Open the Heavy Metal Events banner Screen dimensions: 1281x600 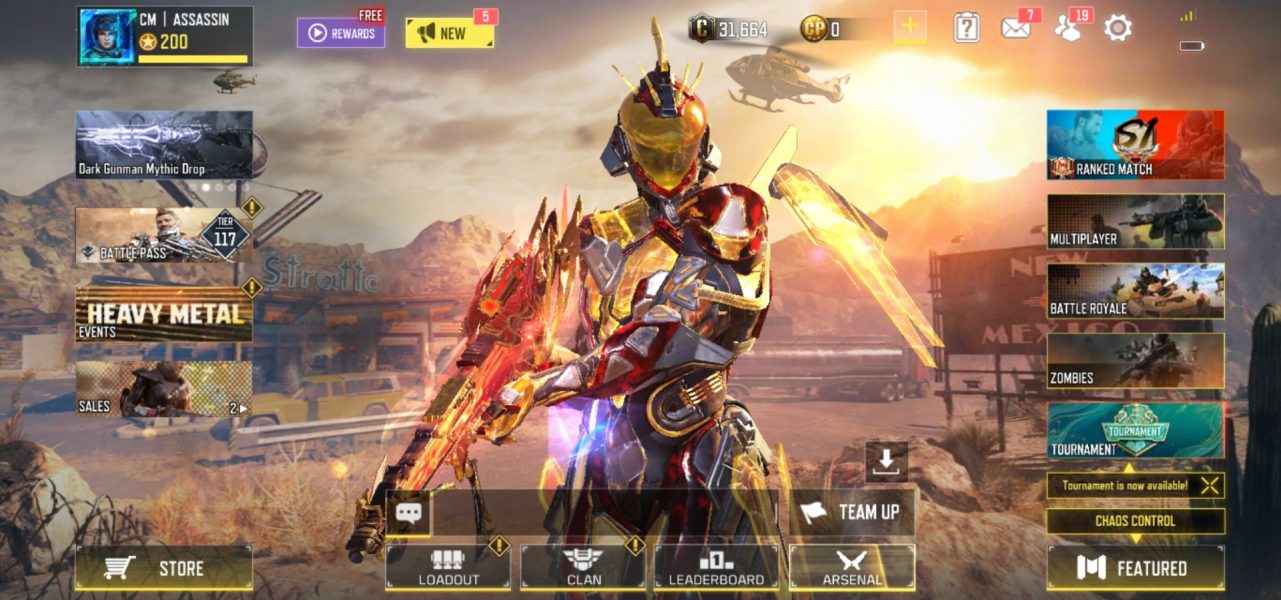click(x=164, y=315)
